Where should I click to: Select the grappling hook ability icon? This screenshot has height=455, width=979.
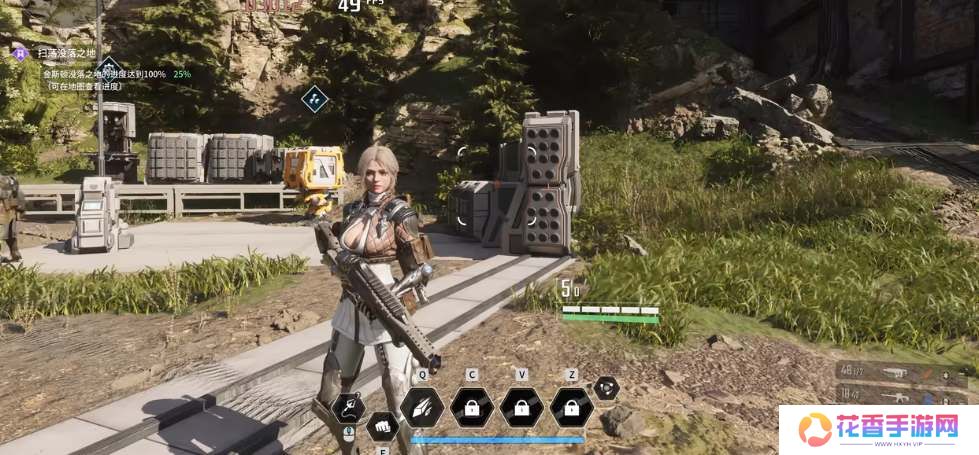coord(347,407)
